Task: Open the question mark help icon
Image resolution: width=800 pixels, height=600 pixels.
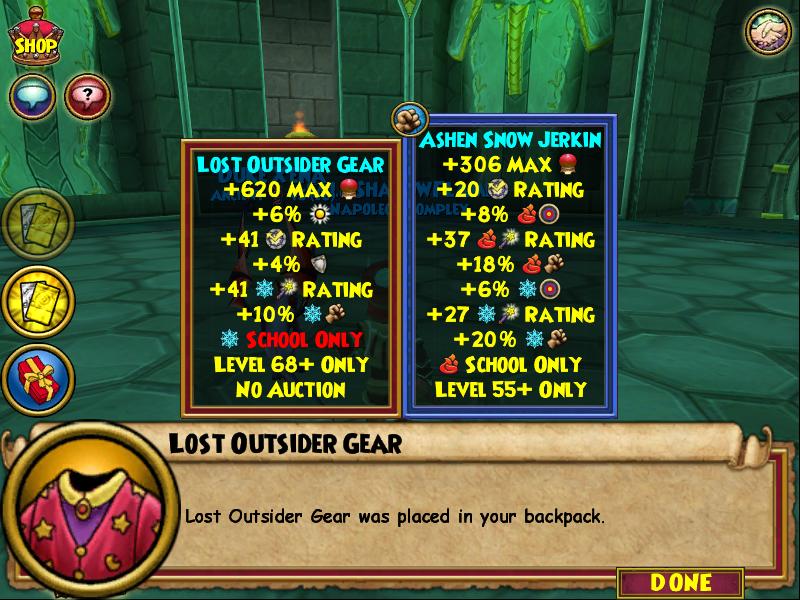Action: click(x=87, y=97)
